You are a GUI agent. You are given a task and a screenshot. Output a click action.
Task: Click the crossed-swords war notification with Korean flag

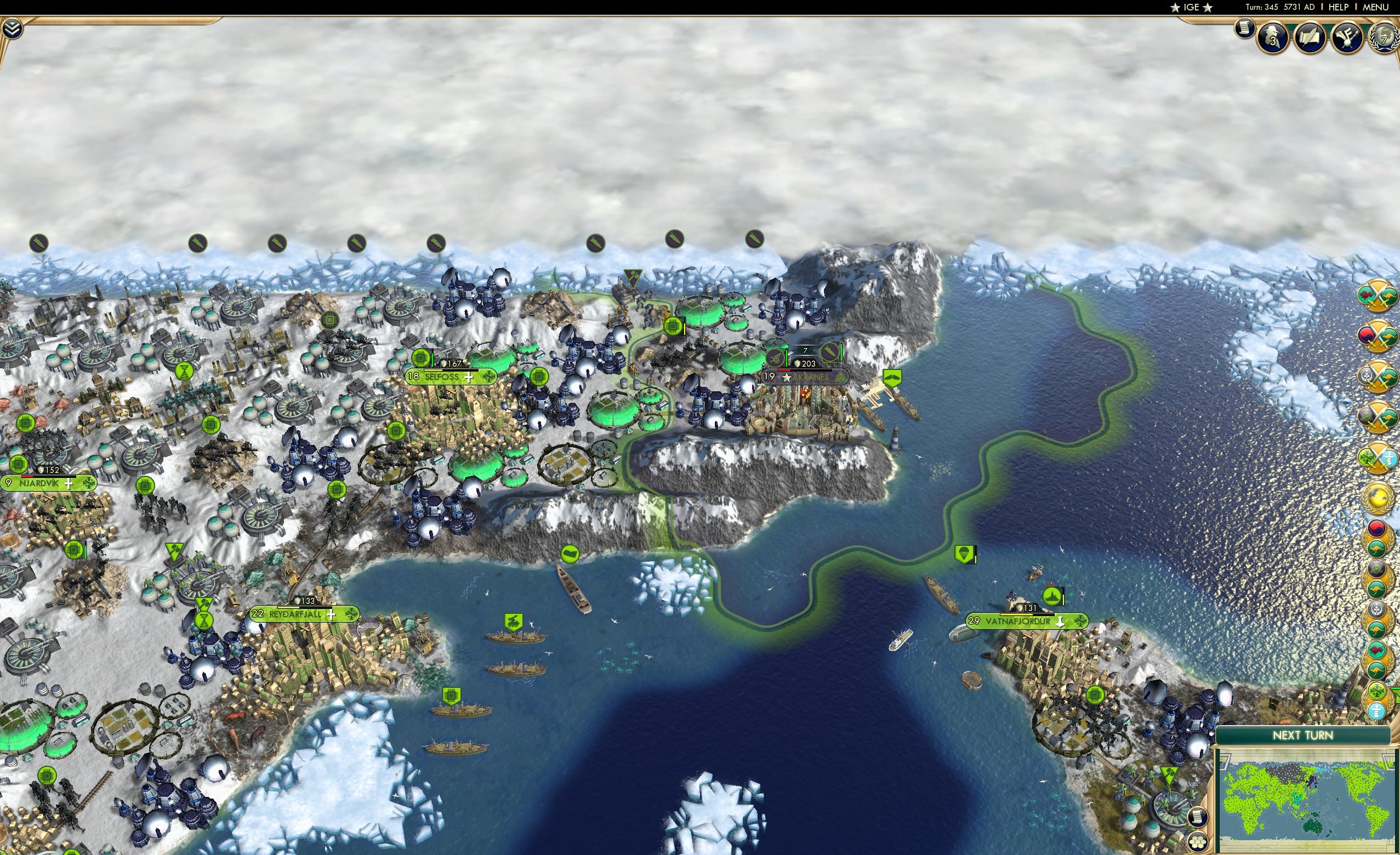(x=1378, y=335)
